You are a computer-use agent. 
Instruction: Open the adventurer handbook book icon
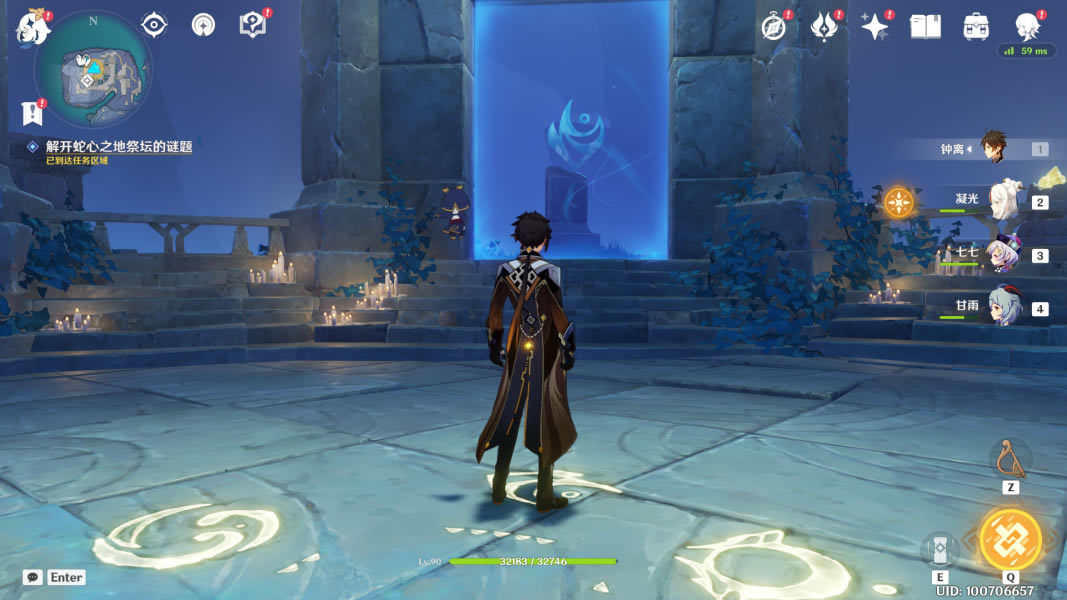click(925, 27)
